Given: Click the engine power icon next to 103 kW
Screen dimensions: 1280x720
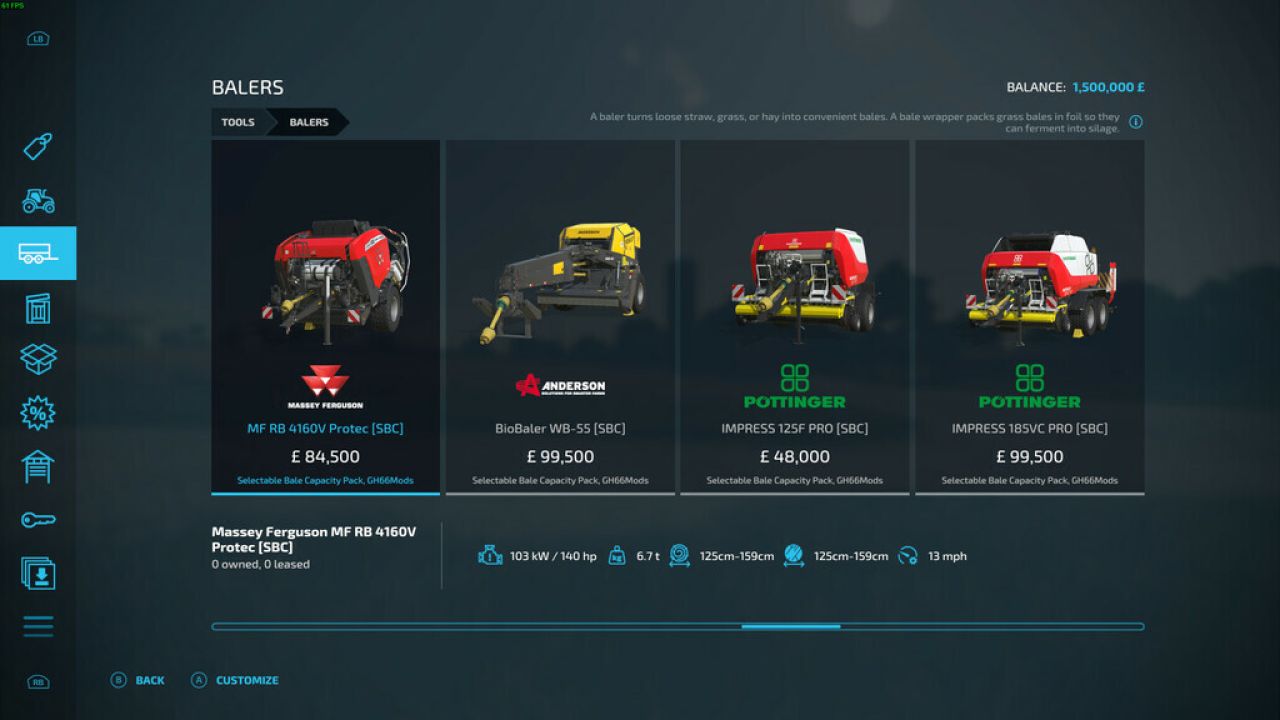Looking at the screenshot, I should pos(489,556).
